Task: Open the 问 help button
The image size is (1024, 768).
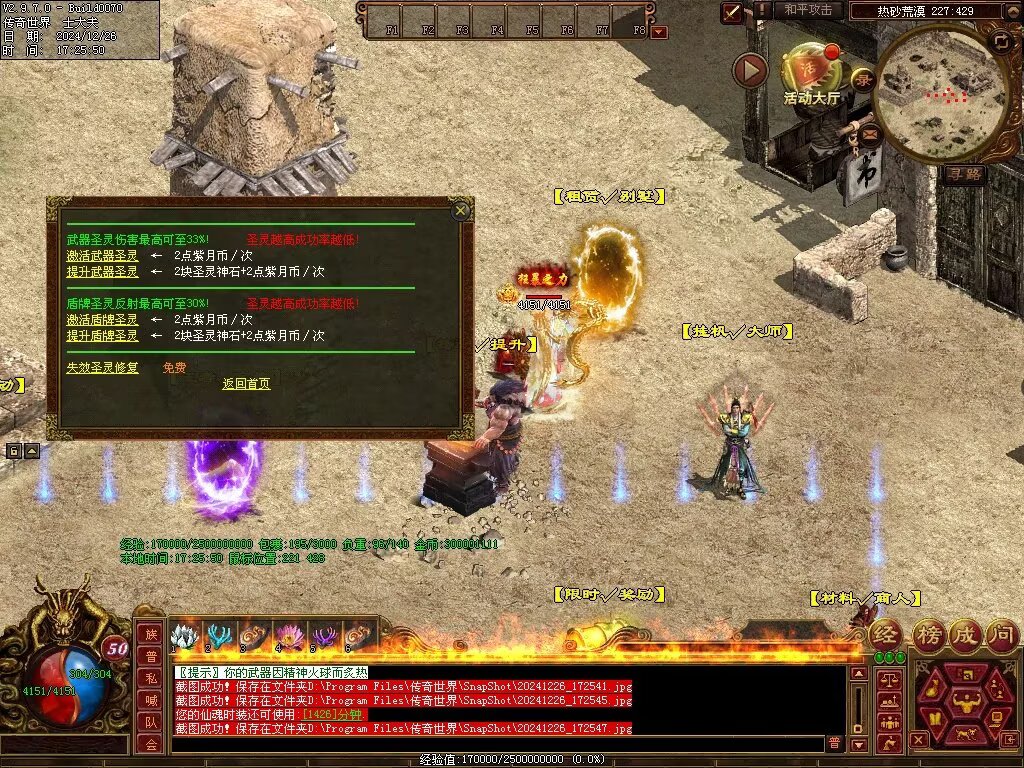Action: click(x=1002, y=634)
